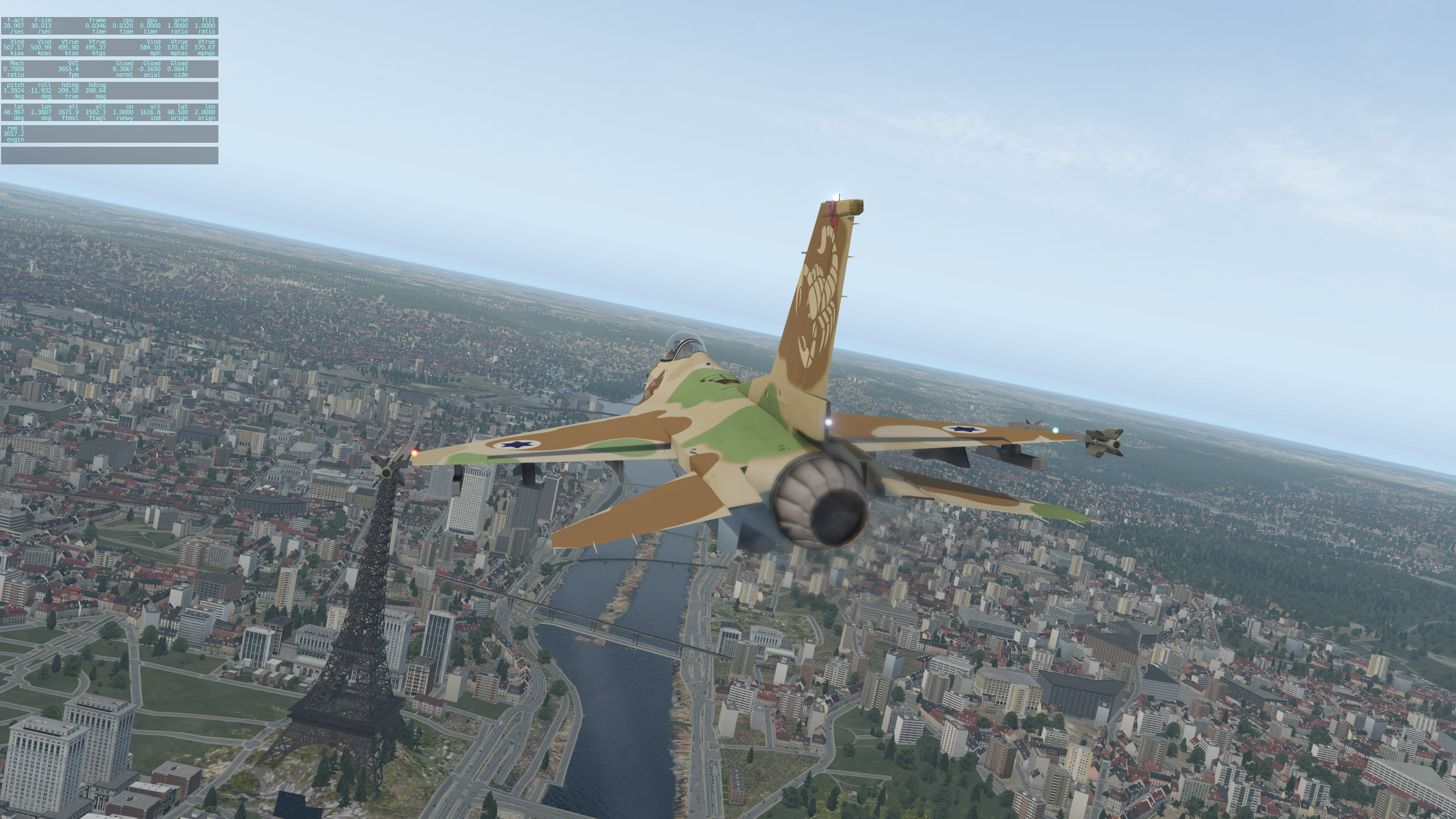Image resolution: width=1456 pixels, height=819 pixels.
Task: Select the grnd ratio indicator
Action: click(178, 26)
